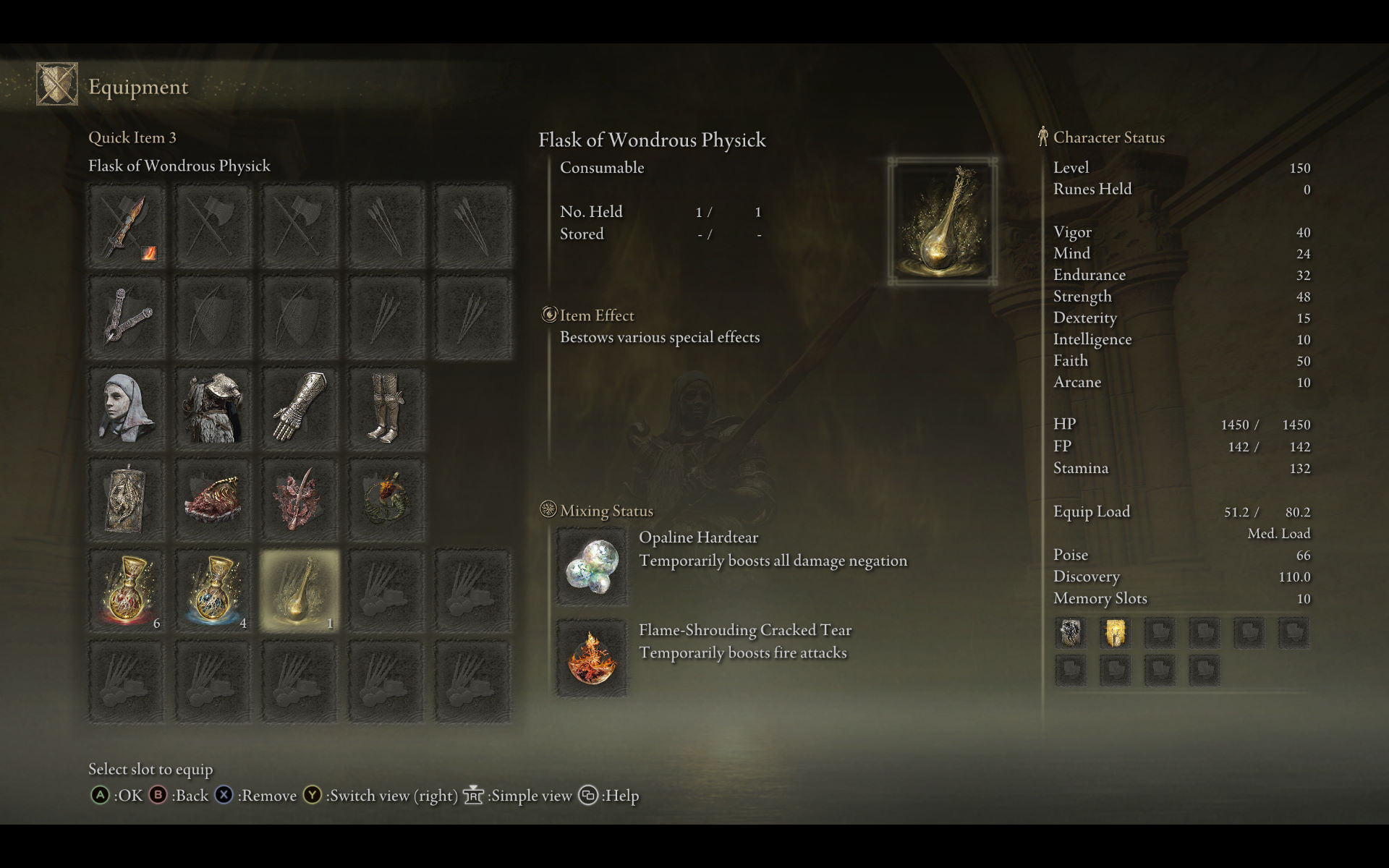Click the large Wondrous Physick item preview
This screenshot has width=1389, height=868.
tap(942, 221)
